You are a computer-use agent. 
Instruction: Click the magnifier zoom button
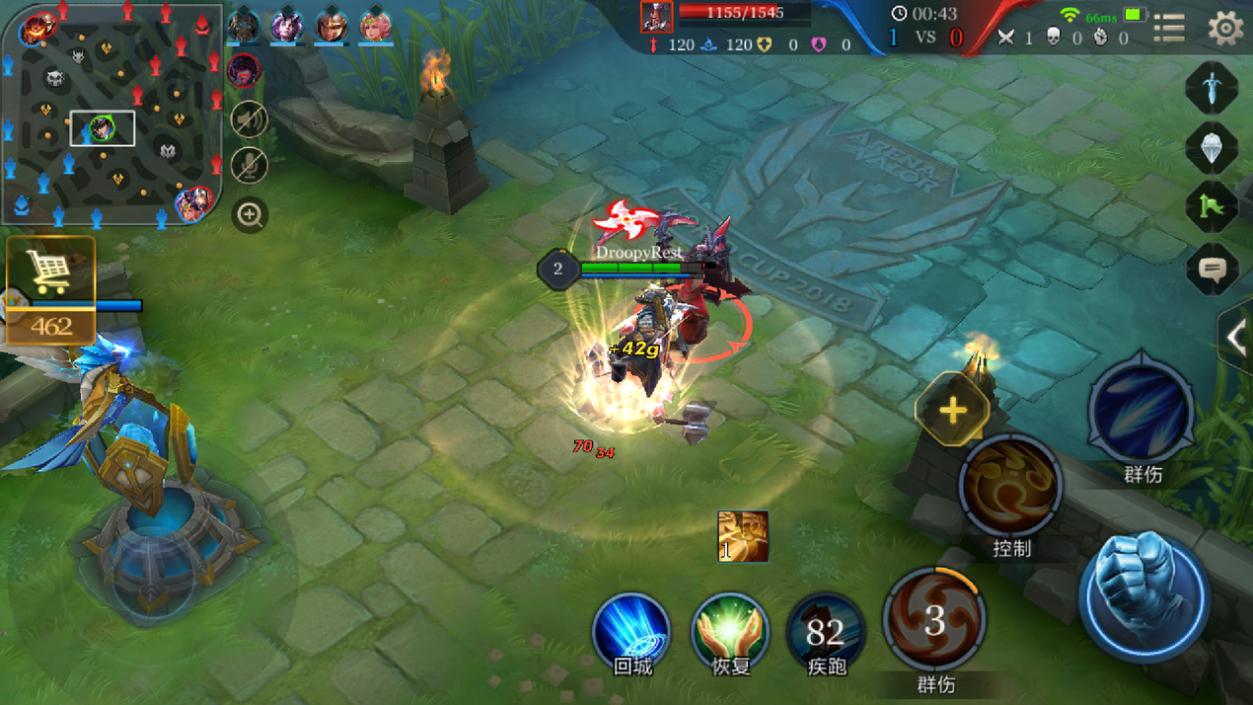pyautogui.click(x=249, y=214)
